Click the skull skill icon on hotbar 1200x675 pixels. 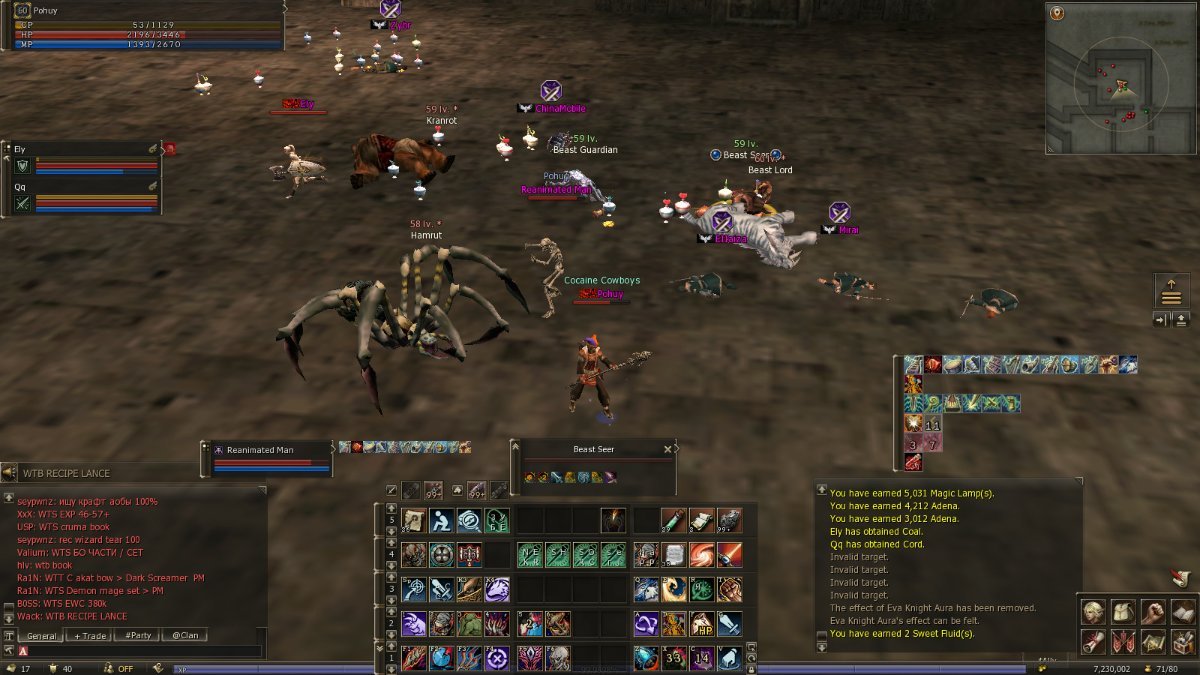(558, 658)
